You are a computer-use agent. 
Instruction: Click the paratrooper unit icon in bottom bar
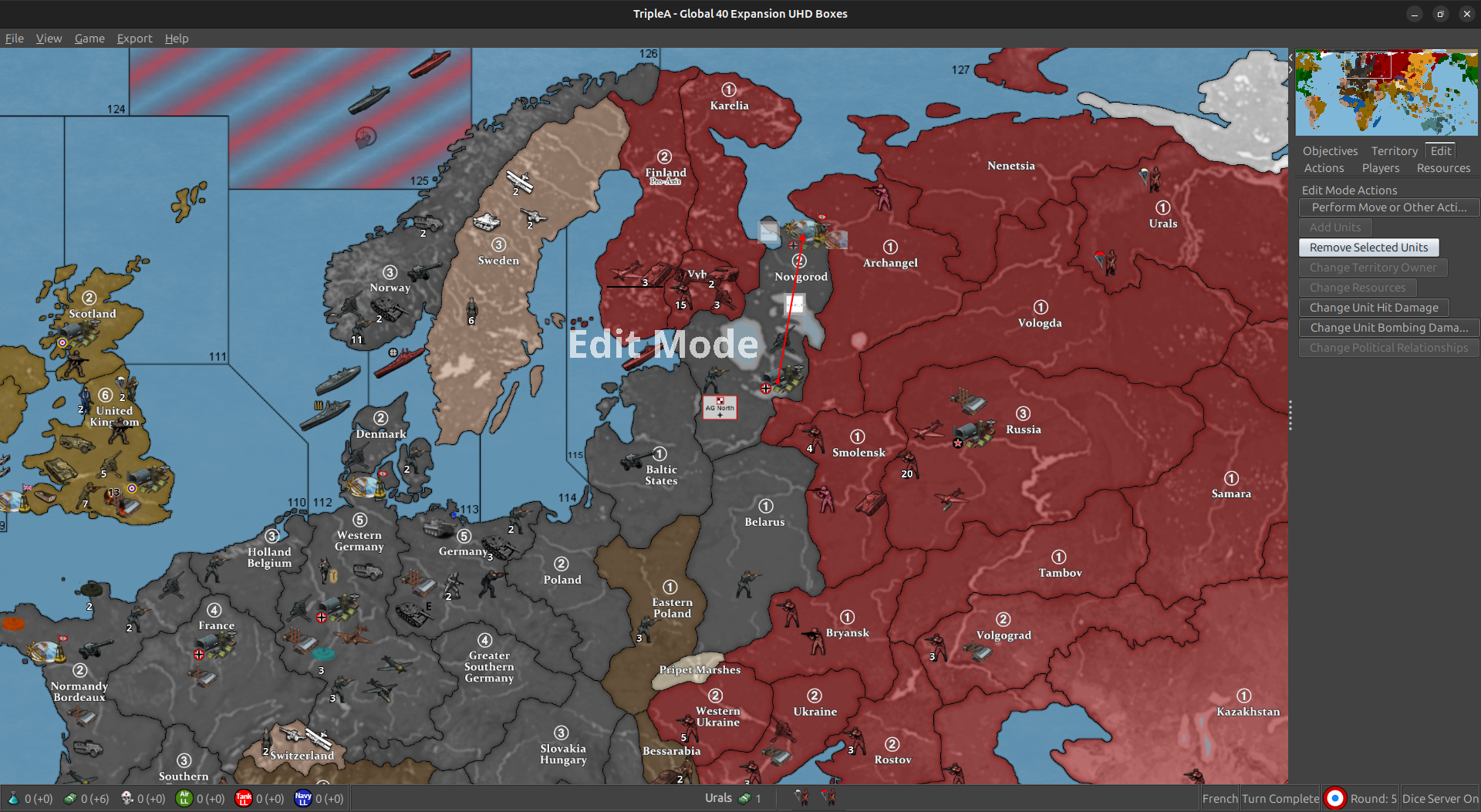pos(801,797)
